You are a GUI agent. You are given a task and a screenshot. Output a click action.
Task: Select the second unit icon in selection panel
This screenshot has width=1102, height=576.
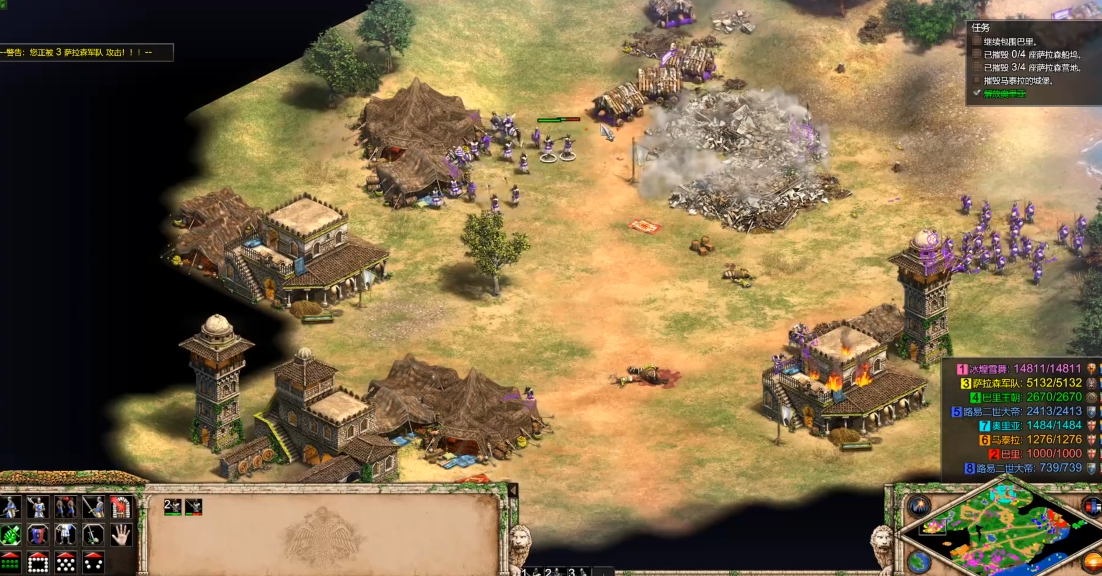pos(193,507)
